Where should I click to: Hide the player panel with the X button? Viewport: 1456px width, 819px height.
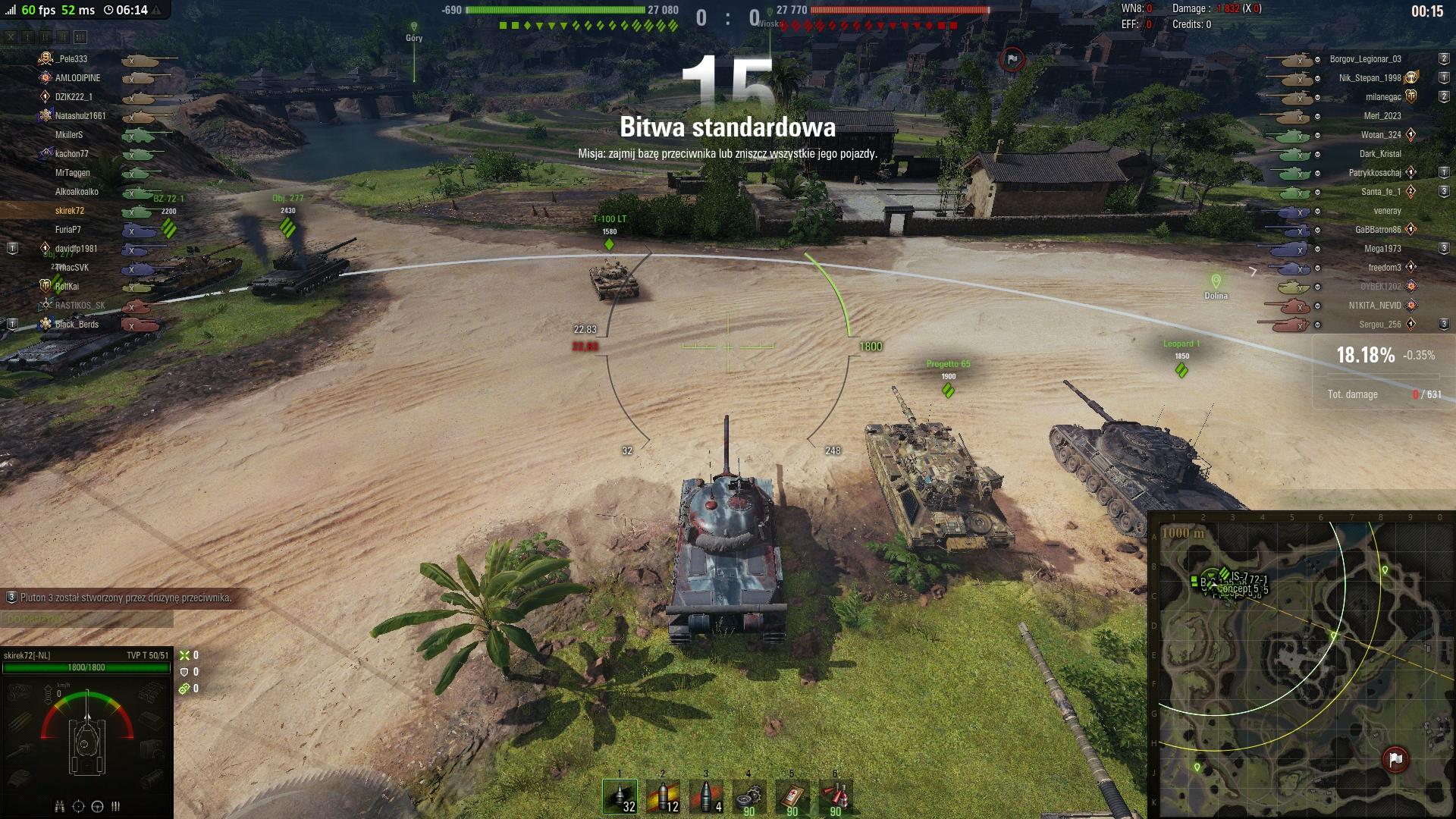(11, 36)
